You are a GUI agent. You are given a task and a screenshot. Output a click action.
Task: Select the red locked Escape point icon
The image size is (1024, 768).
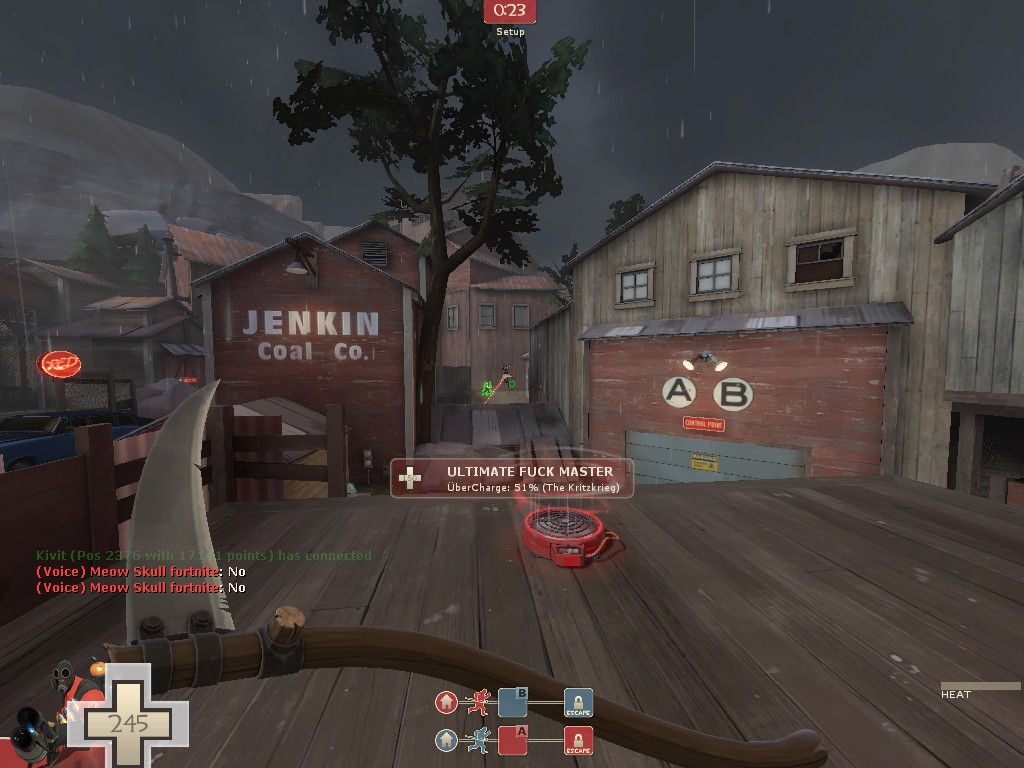(x=578, y=741)
